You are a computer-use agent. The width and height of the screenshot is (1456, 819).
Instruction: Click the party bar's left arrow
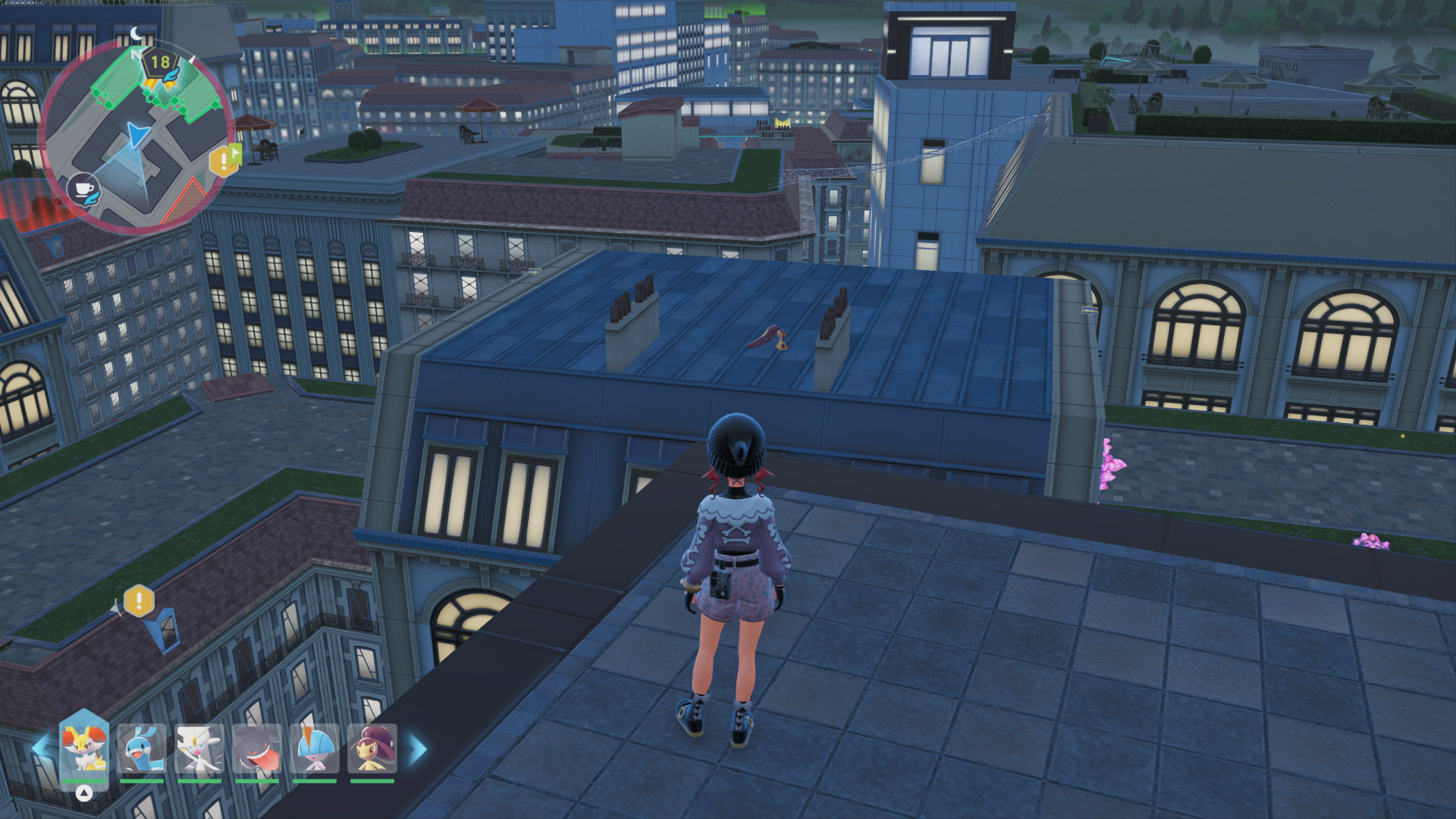pyautogui.click(x=39, y=749)
